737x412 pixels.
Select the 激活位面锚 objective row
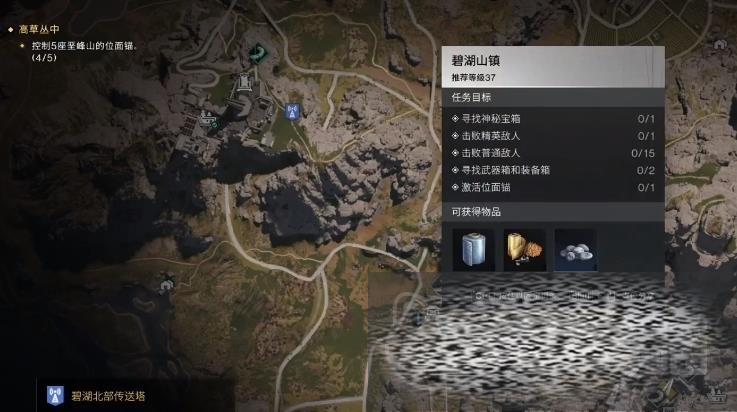(x=552, y=187)
